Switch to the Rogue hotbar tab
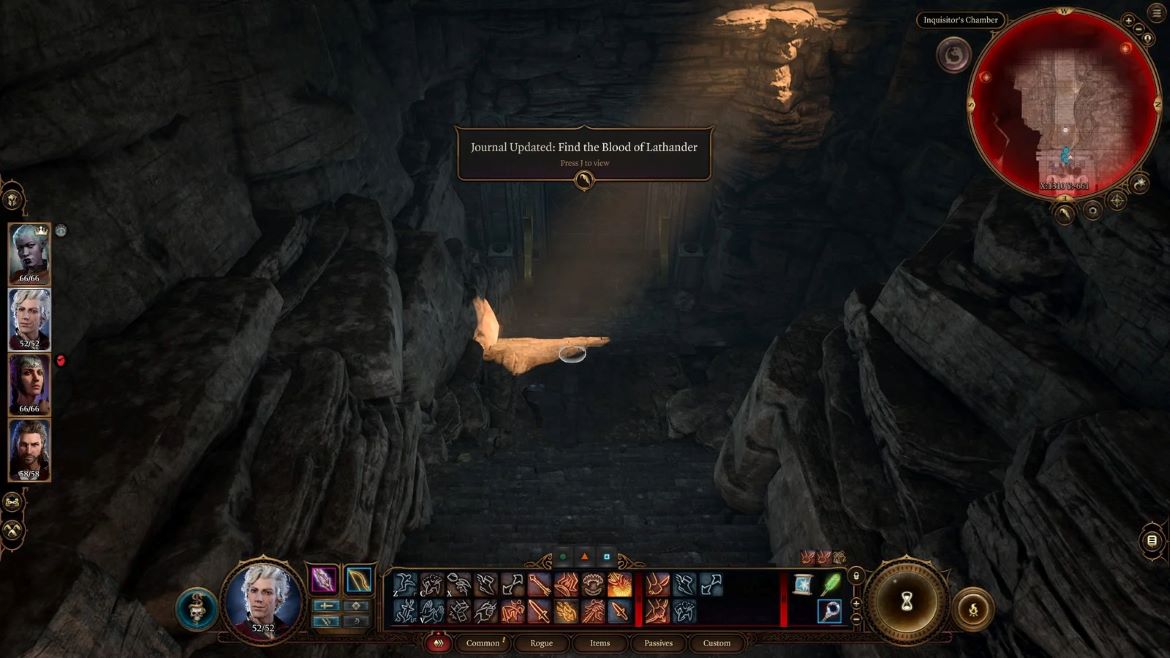Image resolution: width=1170 pixels, height=658 pixels. coord(541,643)
